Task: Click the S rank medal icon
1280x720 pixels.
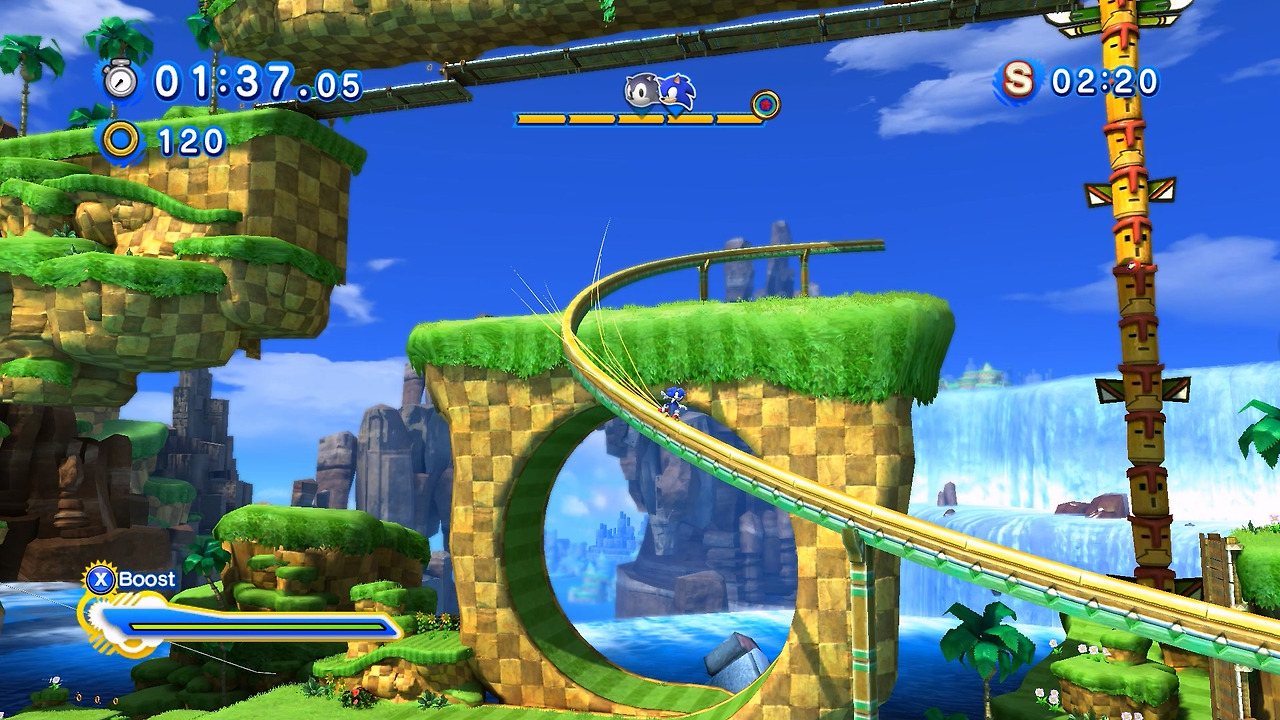Action: pos(1019,80)
